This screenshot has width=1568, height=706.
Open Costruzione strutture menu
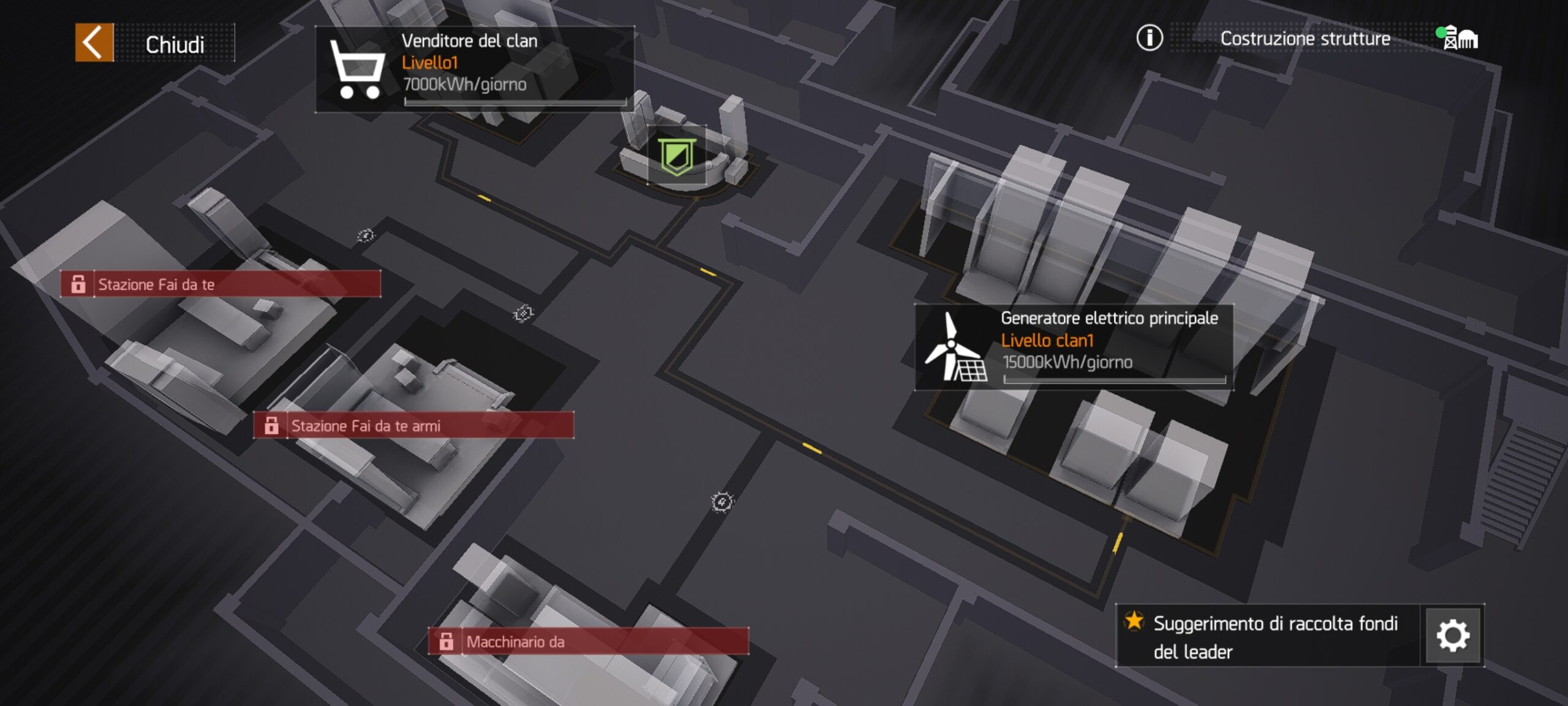(1305, 39)
